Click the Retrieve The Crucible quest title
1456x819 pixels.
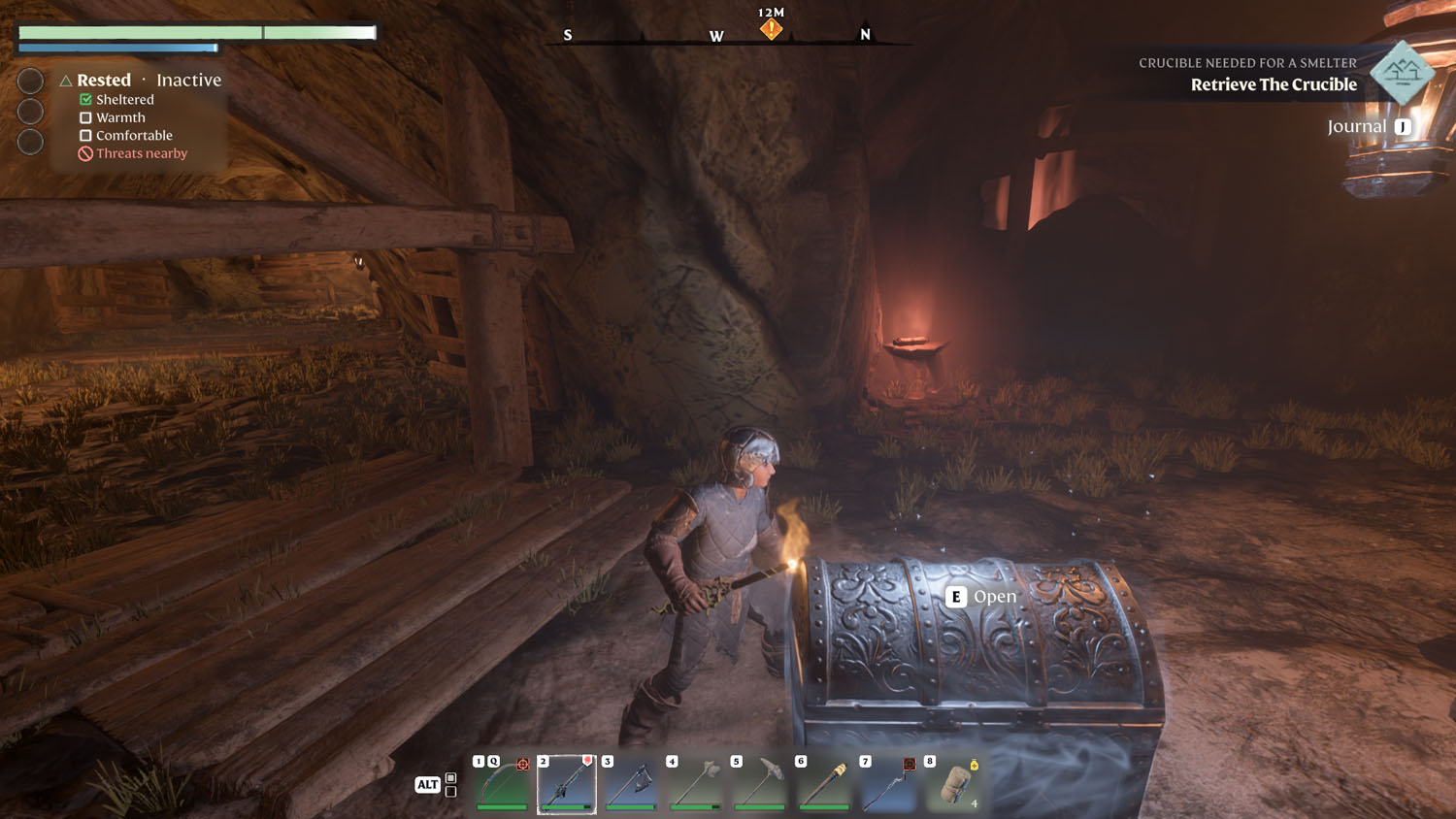(x=1274, y=84)
